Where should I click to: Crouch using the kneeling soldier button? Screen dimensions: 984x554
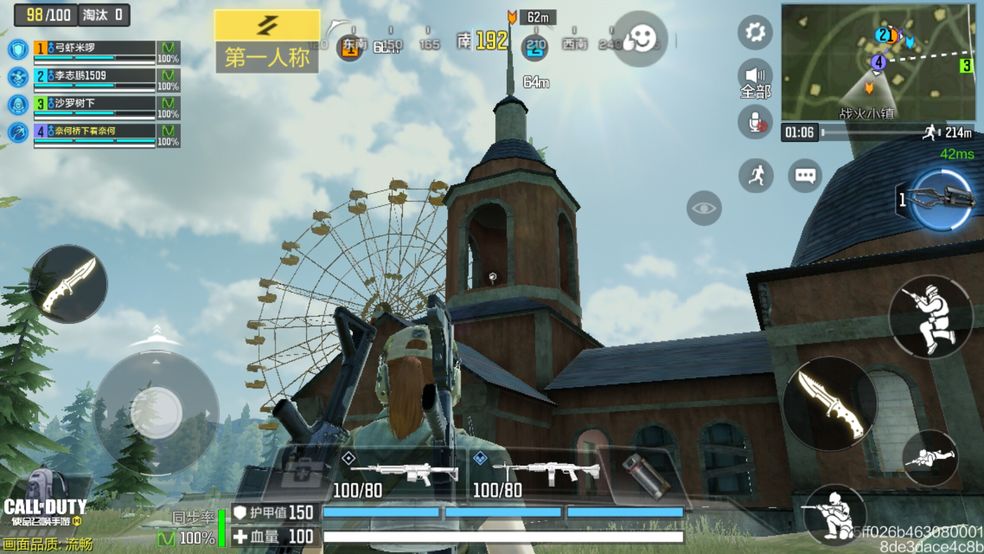click(834, 513)
